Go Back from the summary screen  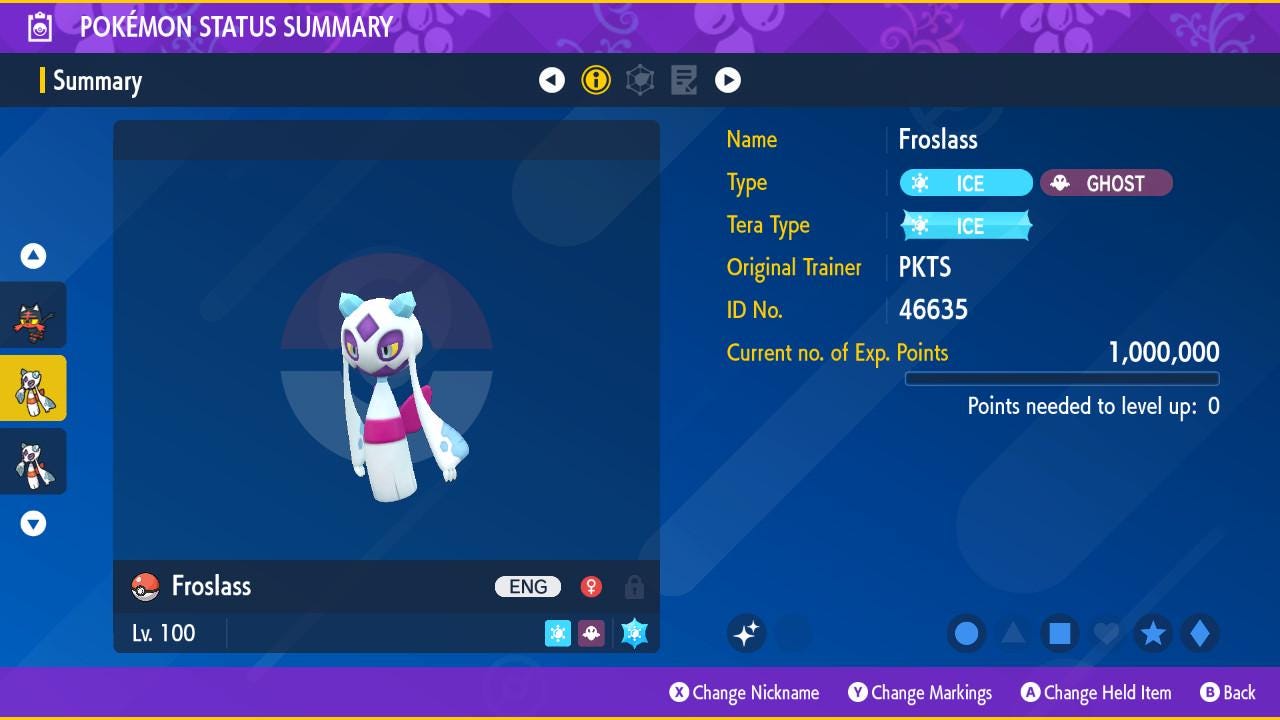pos(1228,692)
